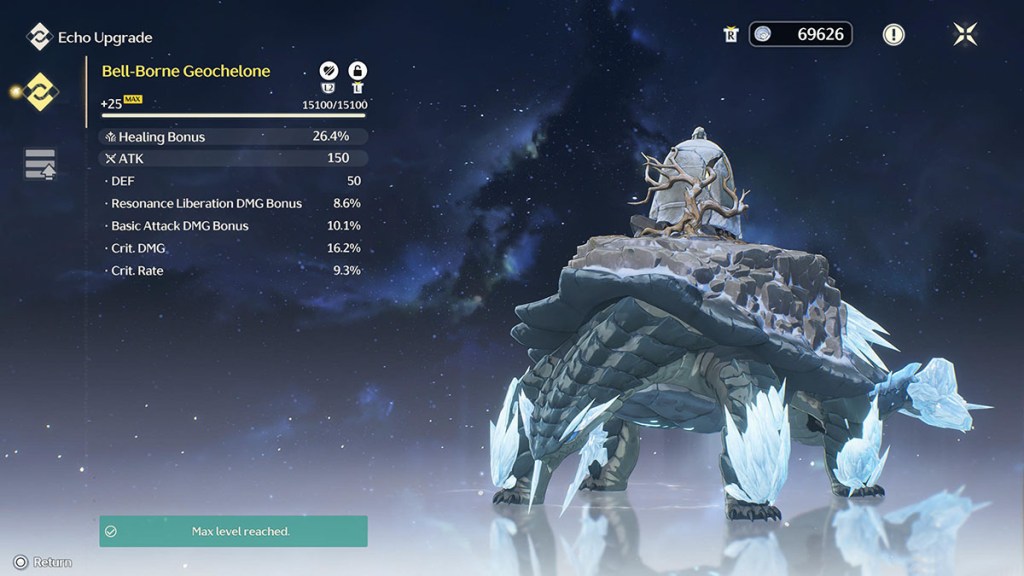Toggle the crossed-heart discard mark icon
1024x576 pixels.
click(328, 71)
